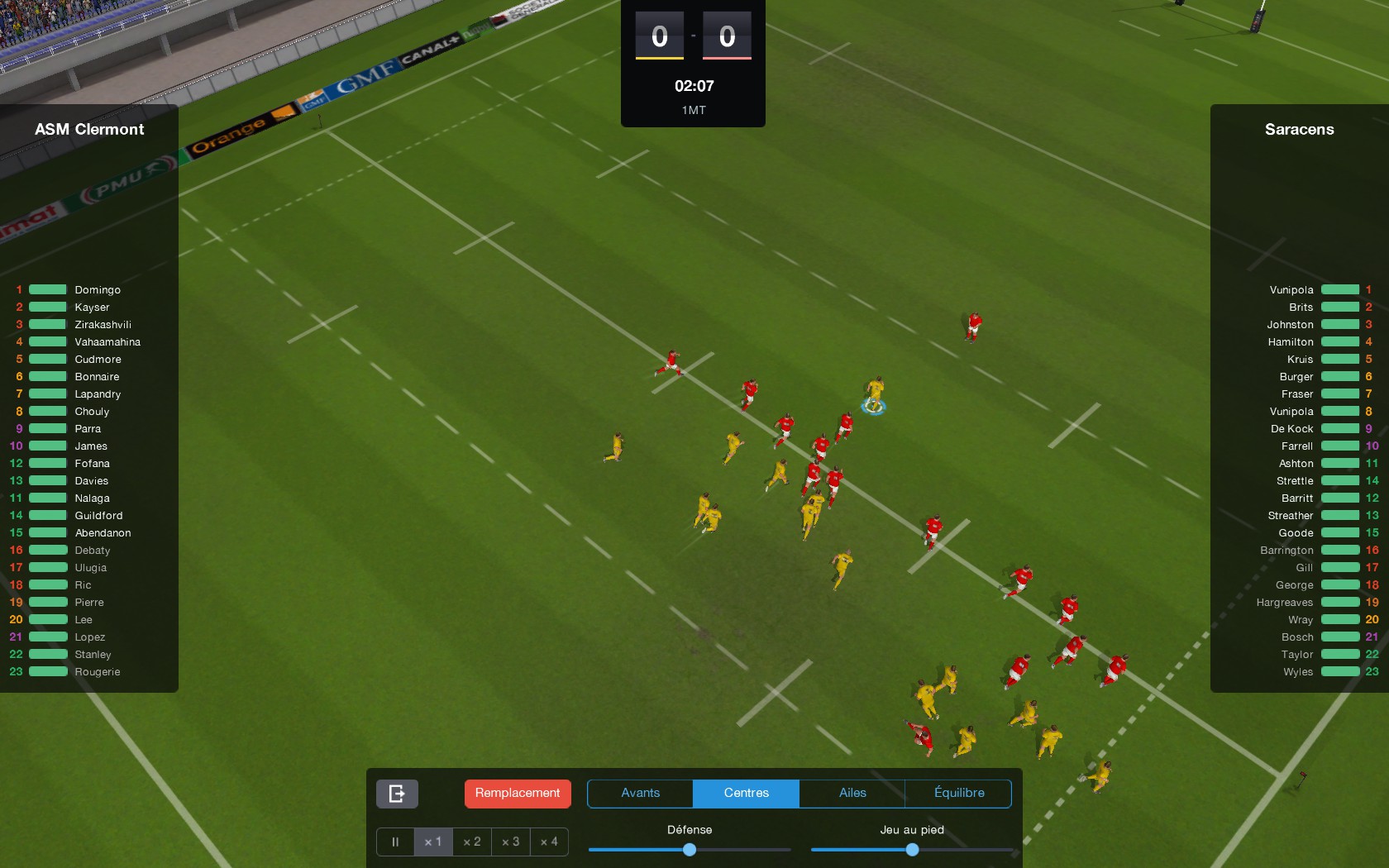Image resolution: width=1389 pixels, height=868 pixels.
Task: Switch to the Ailes tactics tab
Action: point(852,793)
